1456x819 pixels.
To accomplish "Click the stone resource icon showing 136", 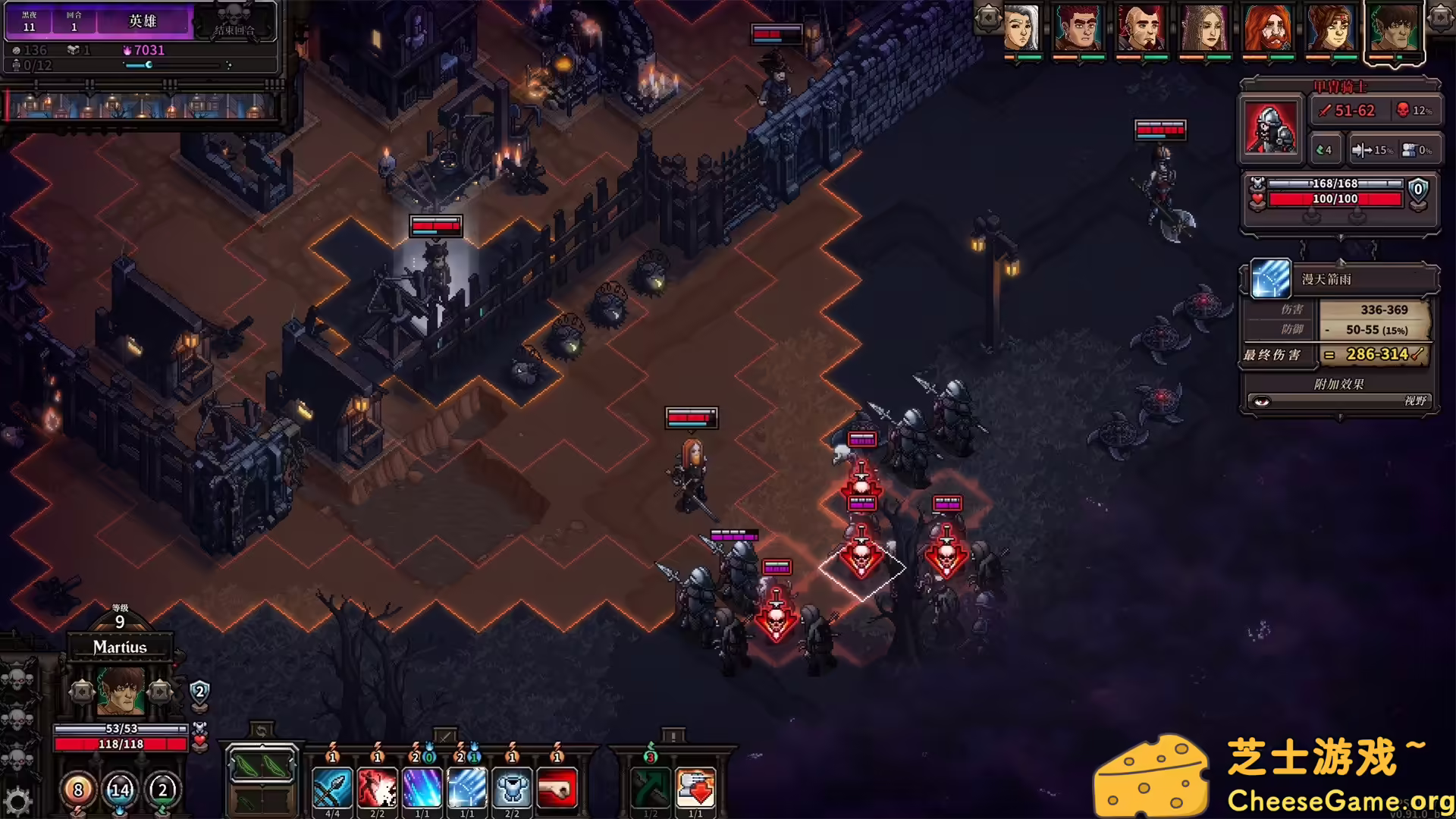I will tap(15, 51).
